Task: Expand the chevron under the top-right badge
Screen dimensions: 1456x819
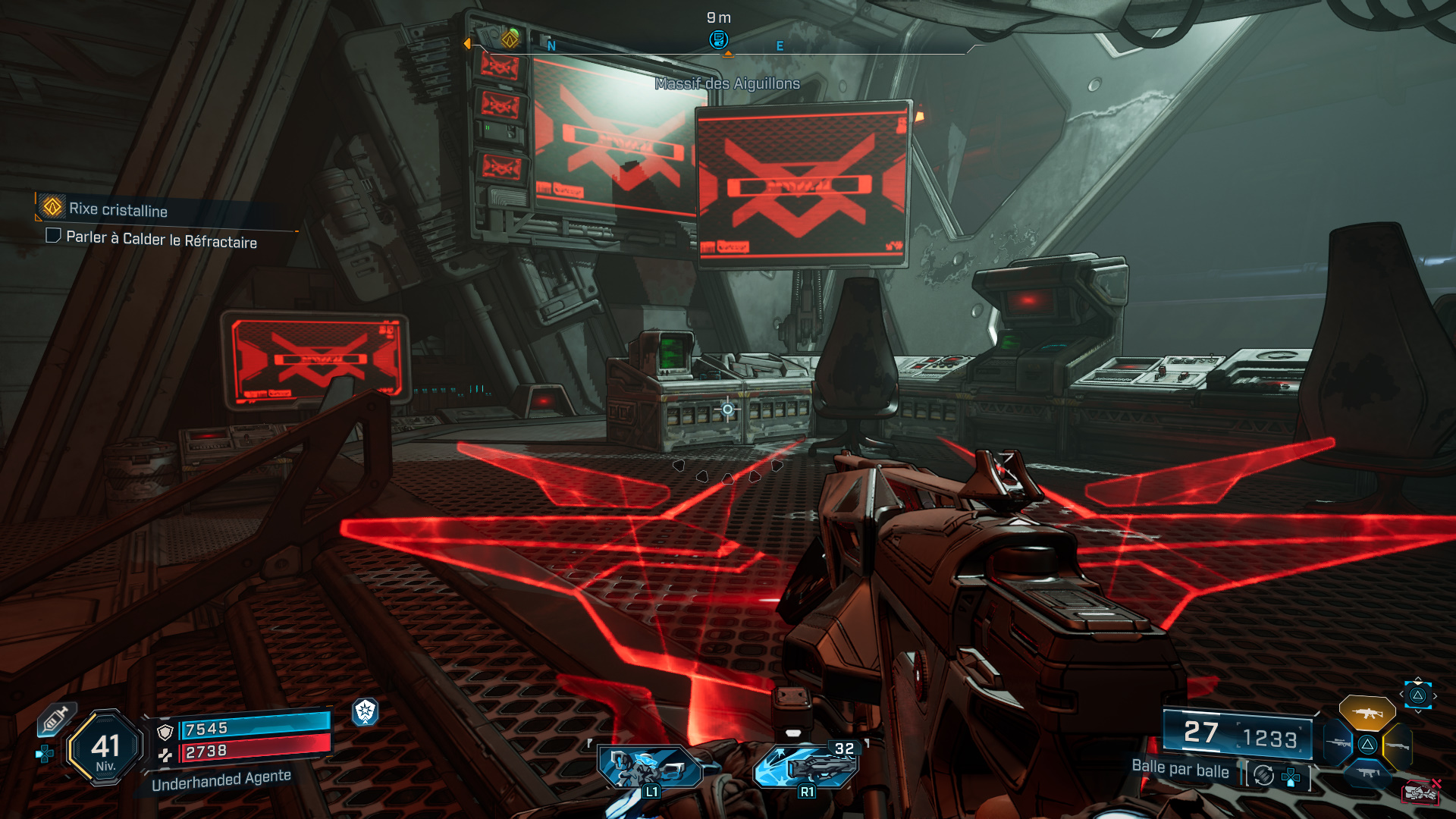Action: click(x=1418, y=711)
